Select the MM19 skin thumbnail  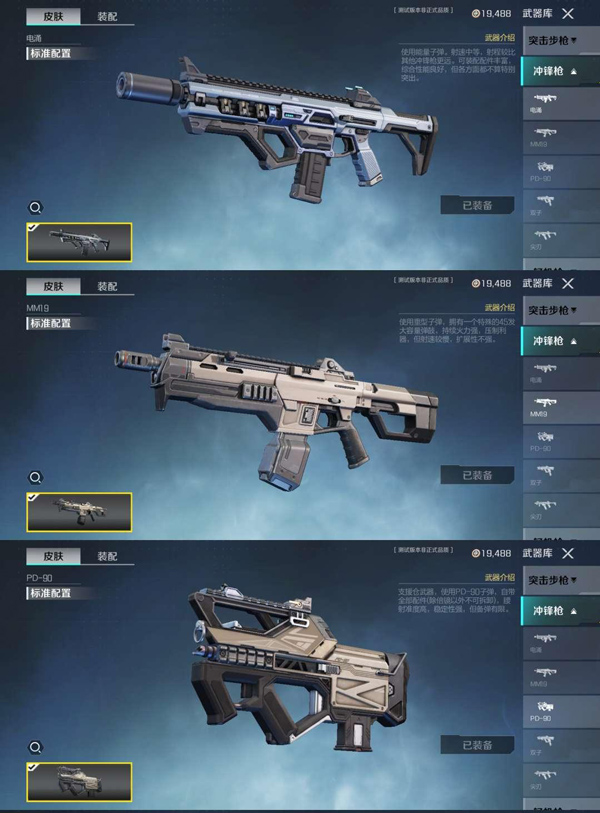click(x=79, y=511)
